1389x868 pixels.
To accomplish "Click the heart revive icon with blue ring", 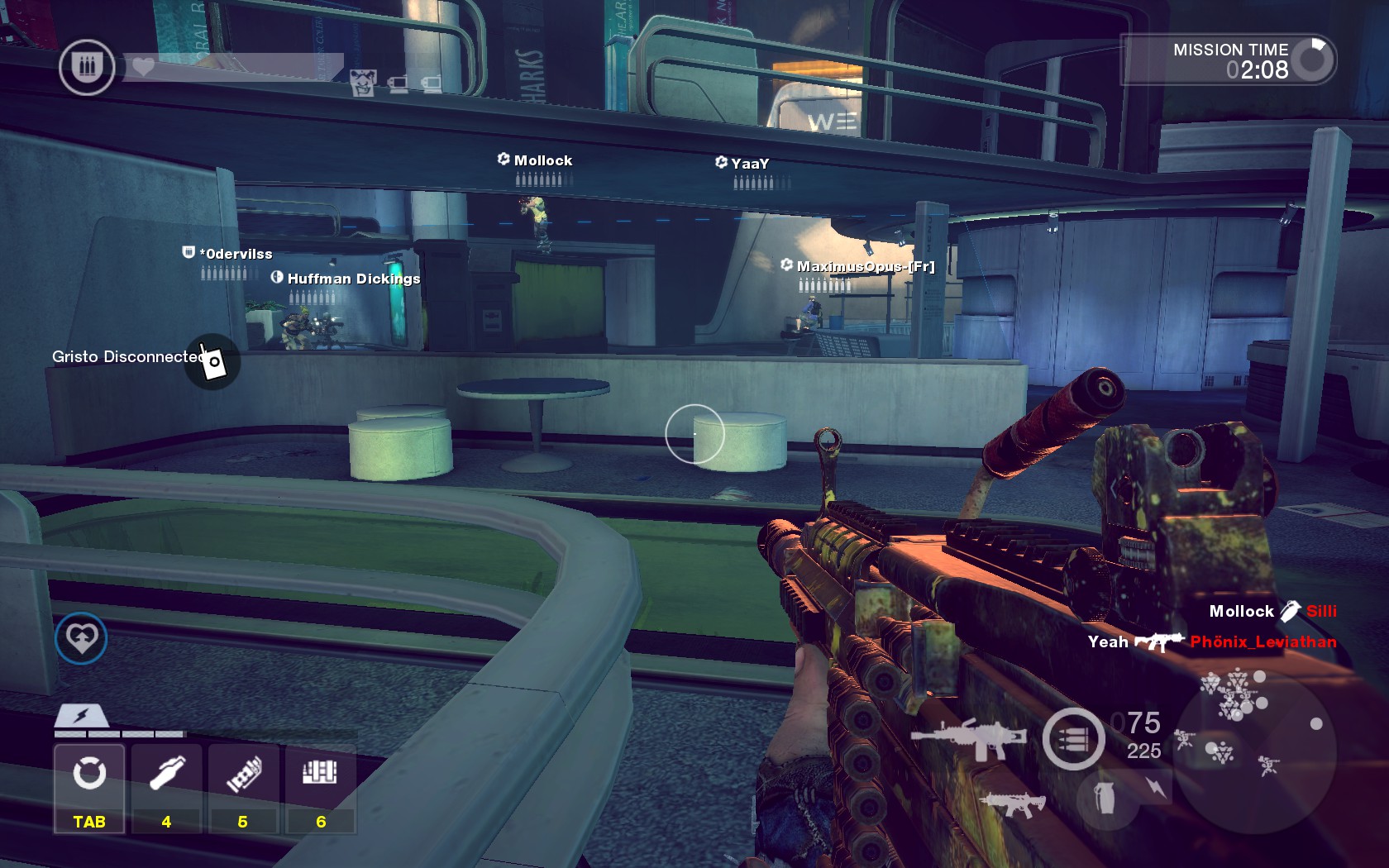I will pos(81,638).
